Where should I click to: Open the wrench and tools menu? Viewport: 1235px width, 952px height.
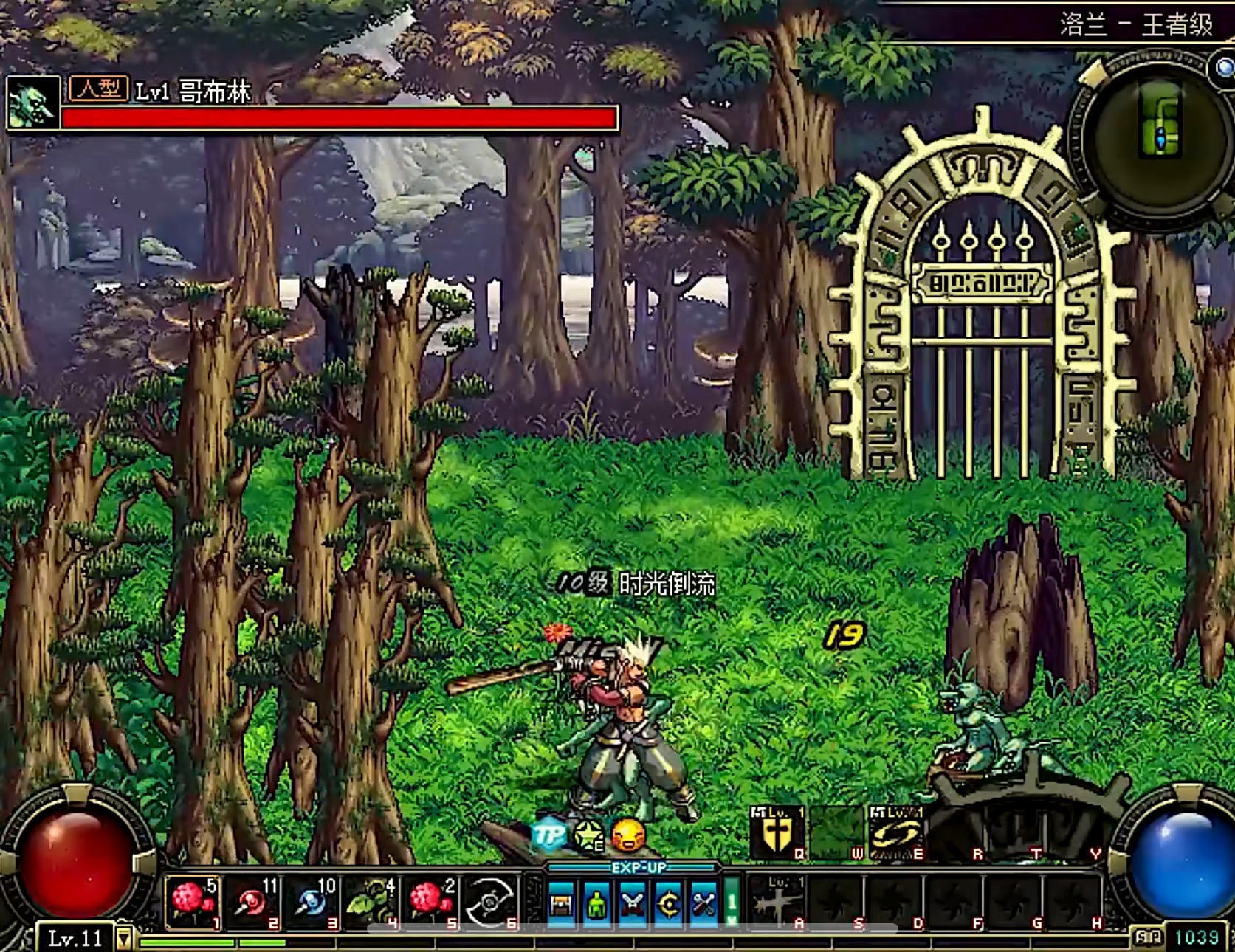[703, 903]
